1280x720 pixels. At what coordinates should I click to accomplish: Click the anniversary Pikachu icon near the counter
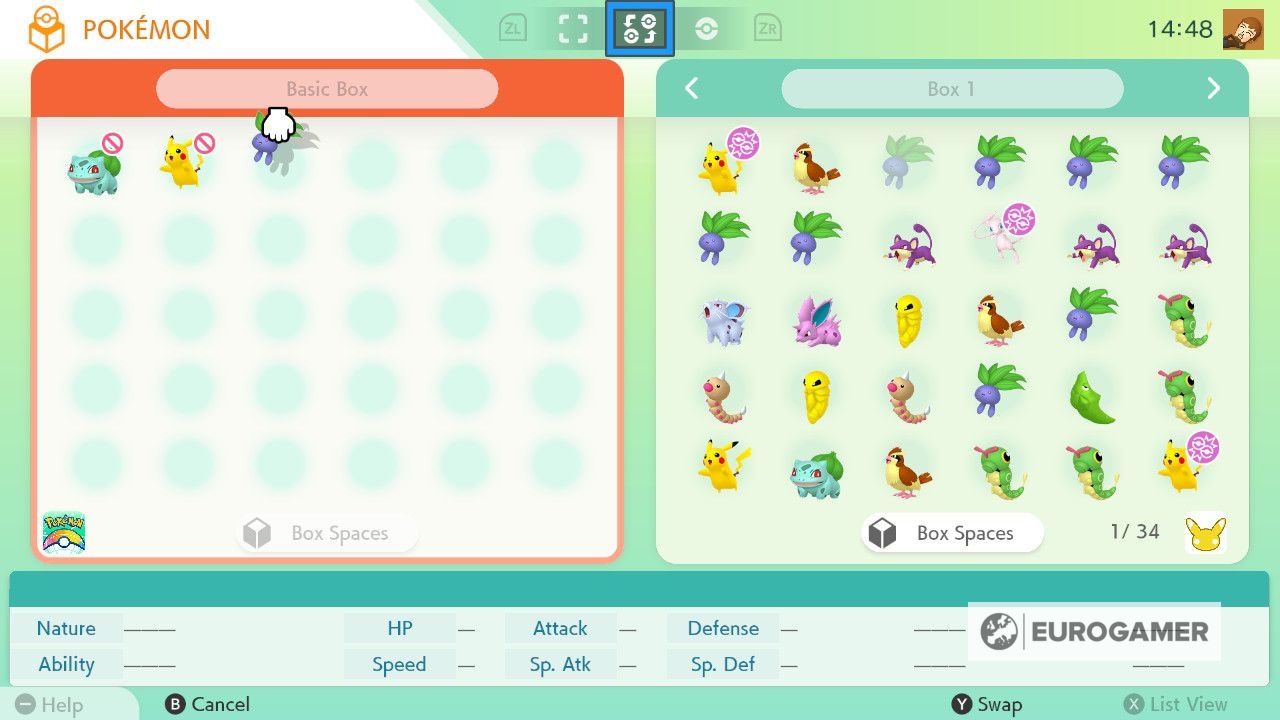tap(1208, 533)
